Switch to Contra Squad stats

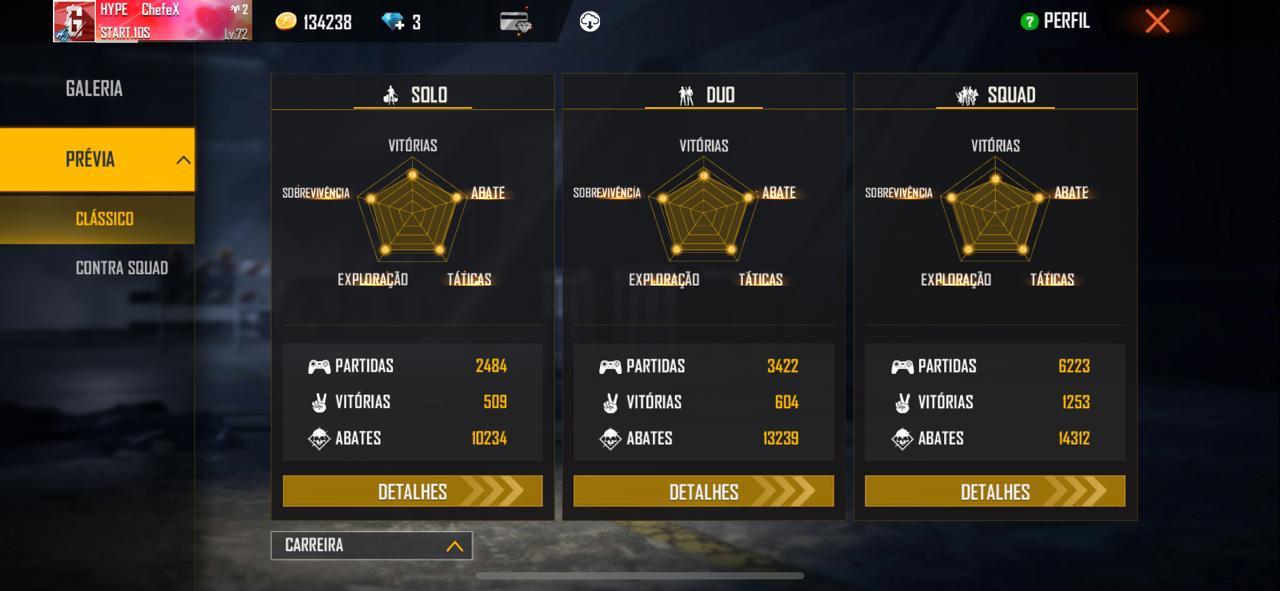pos(121,268)
